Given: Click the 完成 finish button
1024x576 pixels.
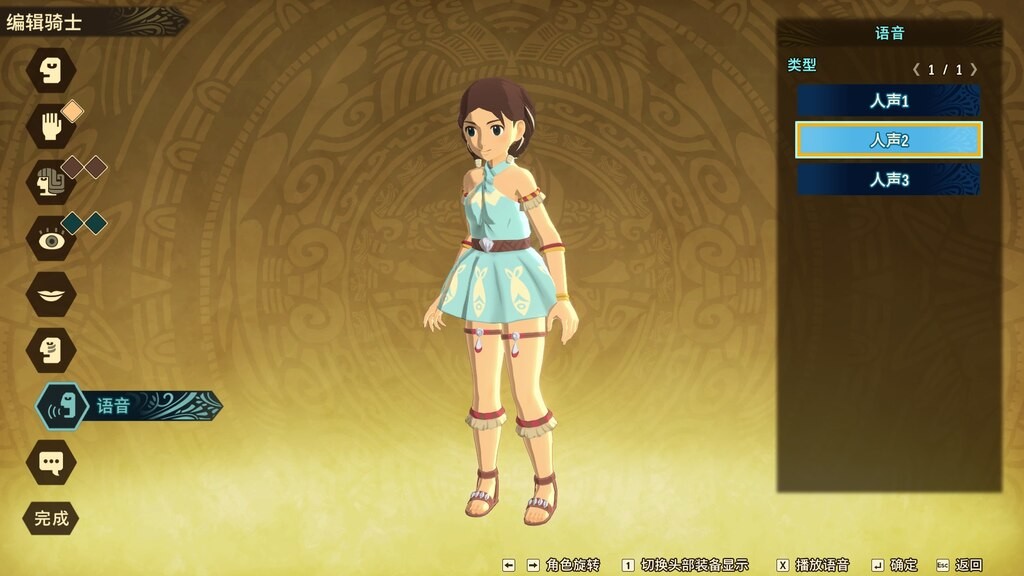Looking at the screenshot, I should coord(51,518).
